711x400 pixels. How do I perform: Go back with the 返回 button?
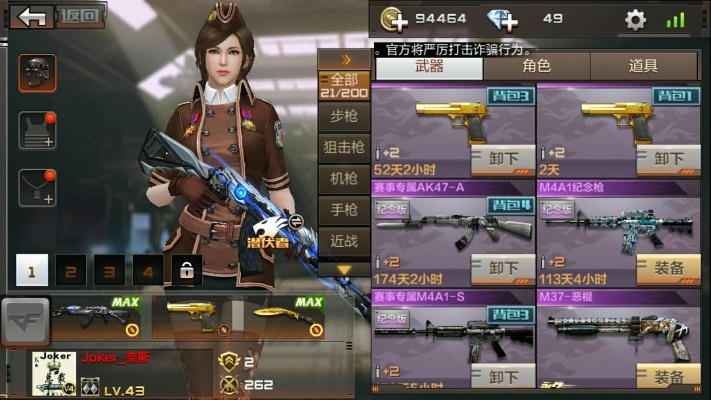(x=59, y=16)
